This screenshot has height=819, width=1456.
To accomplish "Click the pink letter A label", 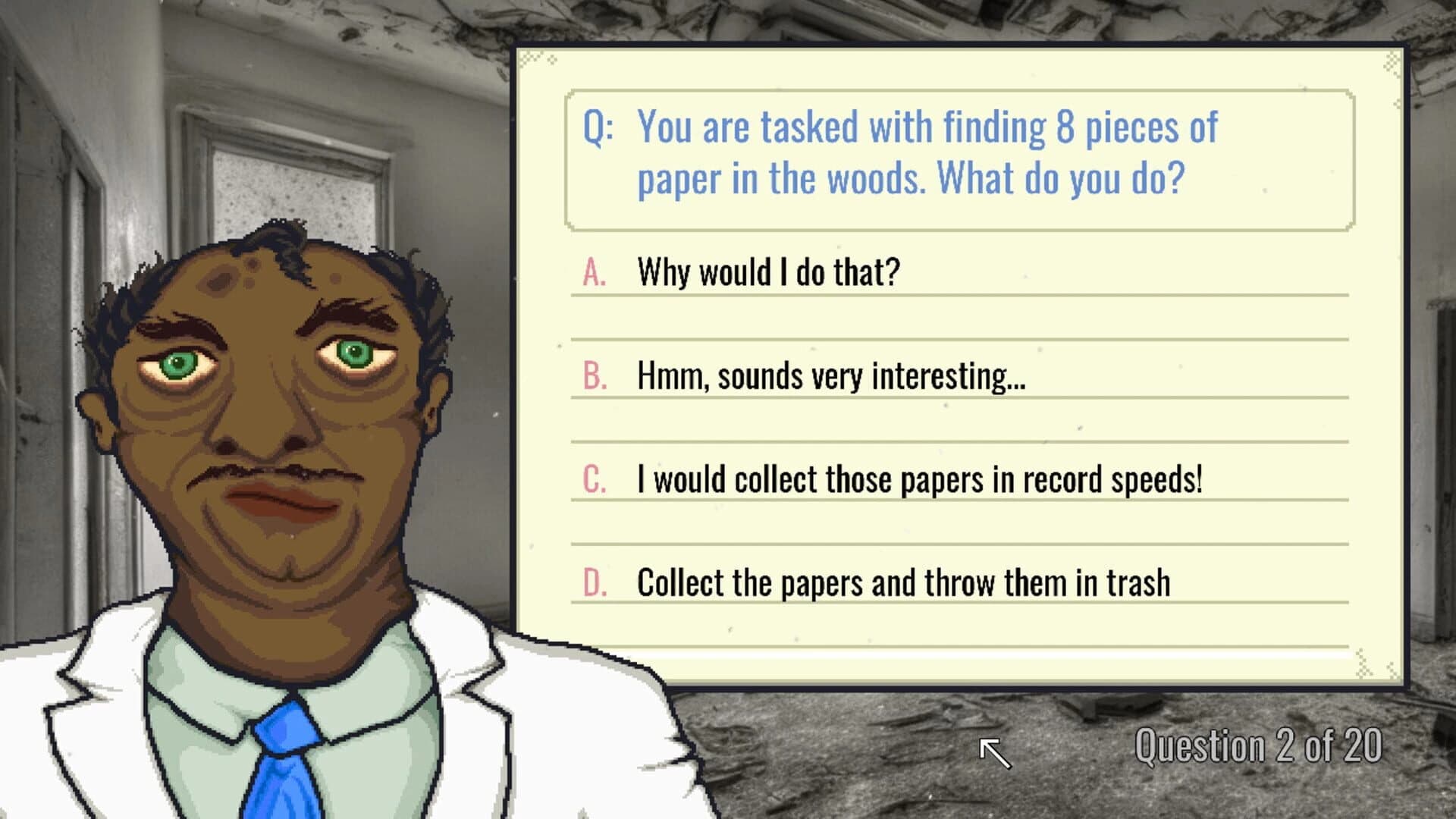I will tap(595, 269).
